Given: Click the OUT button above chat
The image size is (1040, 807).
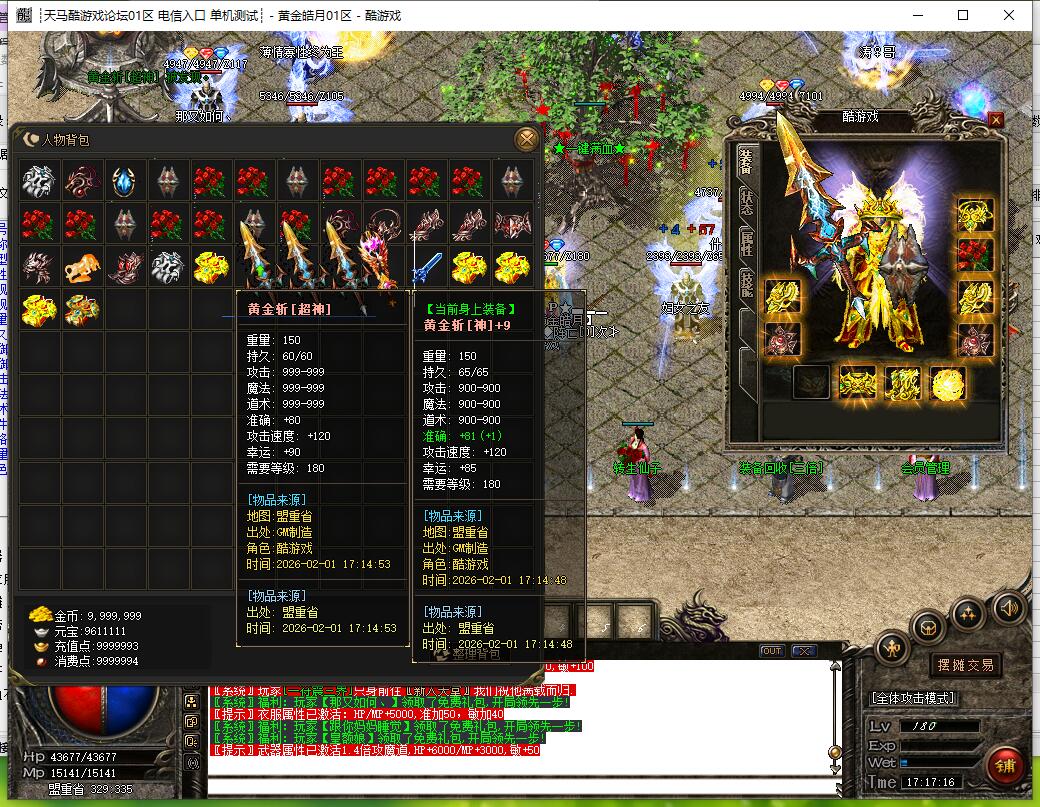Looking at the screenshot, I should pyautogui.click(x=771, y=651).
